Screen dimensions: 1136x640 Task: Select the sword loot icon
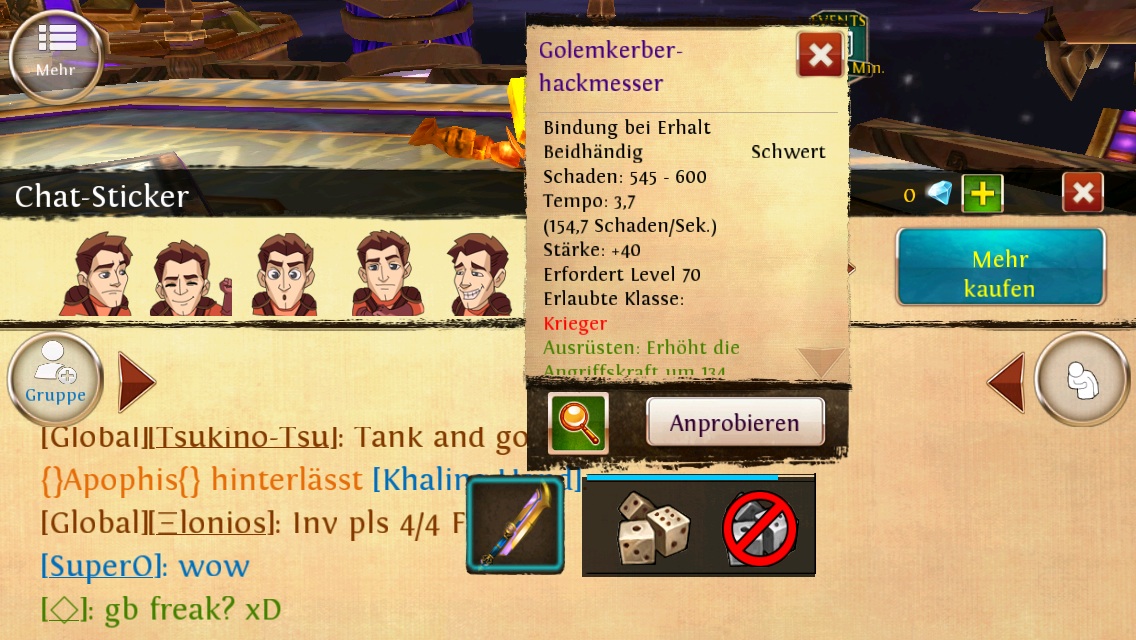(x=516, y=525)
